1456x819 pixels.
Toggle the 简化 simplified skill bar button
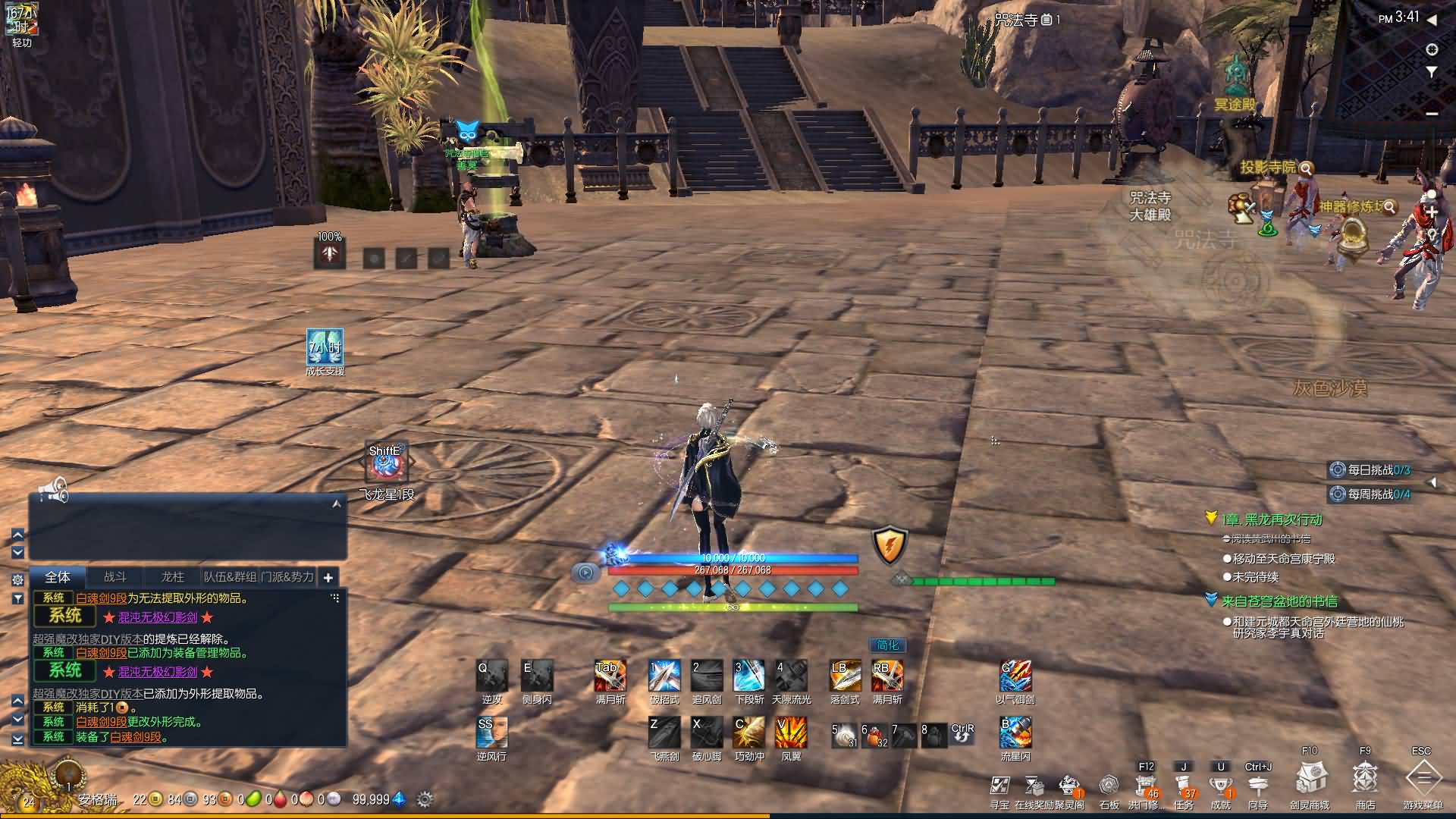(887, 645)
